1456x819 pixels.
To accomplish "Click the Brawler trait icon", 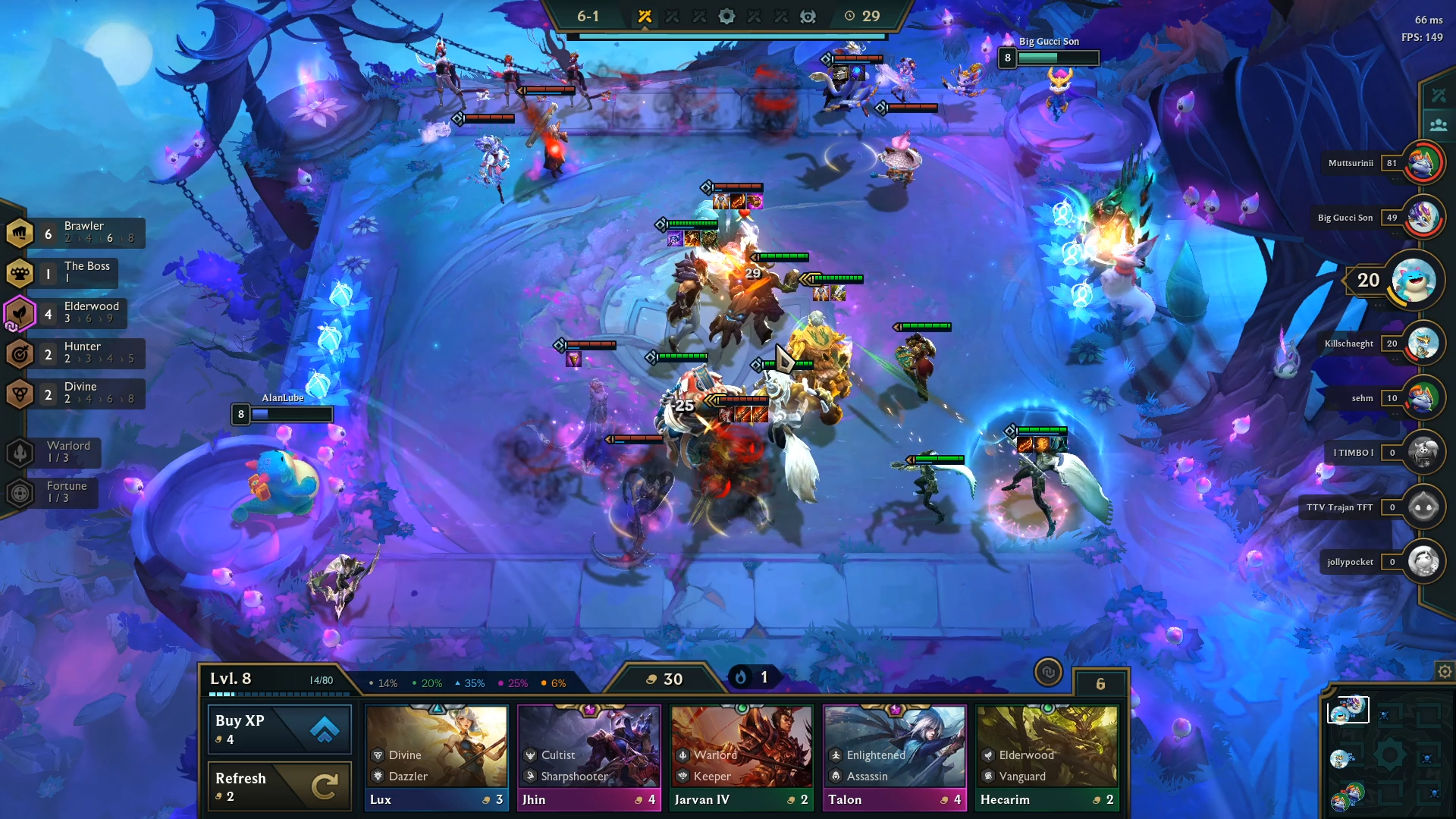I will pos(19,232).
